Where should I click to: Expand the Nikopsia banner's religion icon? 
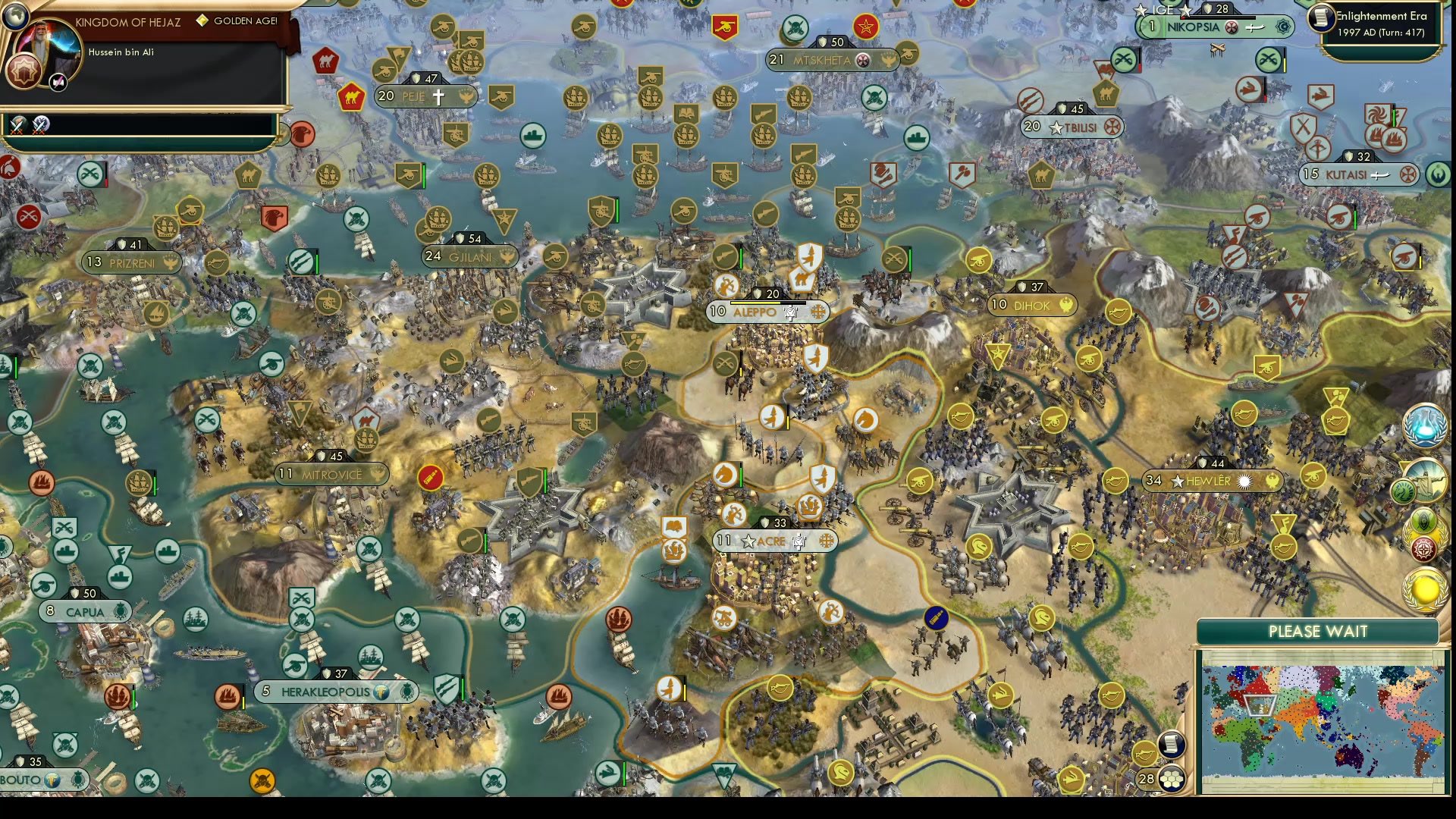tap(1232, 27)
